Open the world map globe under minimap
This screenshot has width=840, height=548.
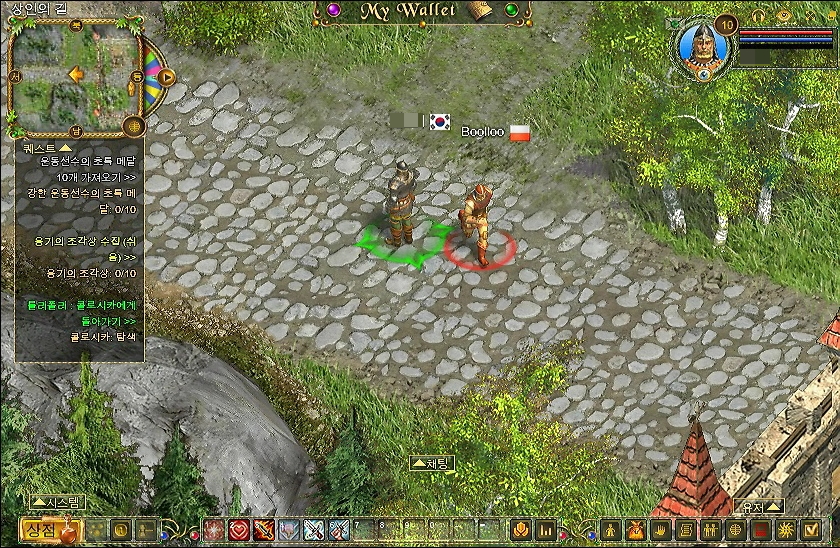pos(132,125)
